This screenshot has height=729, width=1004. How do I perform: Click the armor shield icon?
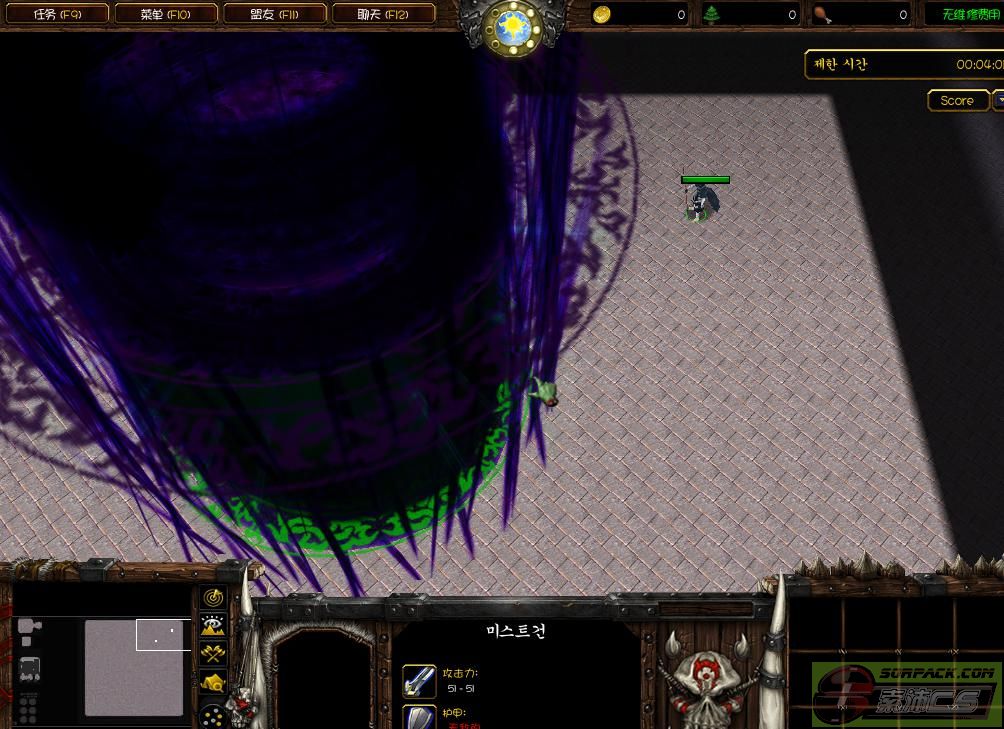click(x=419, y=718)
